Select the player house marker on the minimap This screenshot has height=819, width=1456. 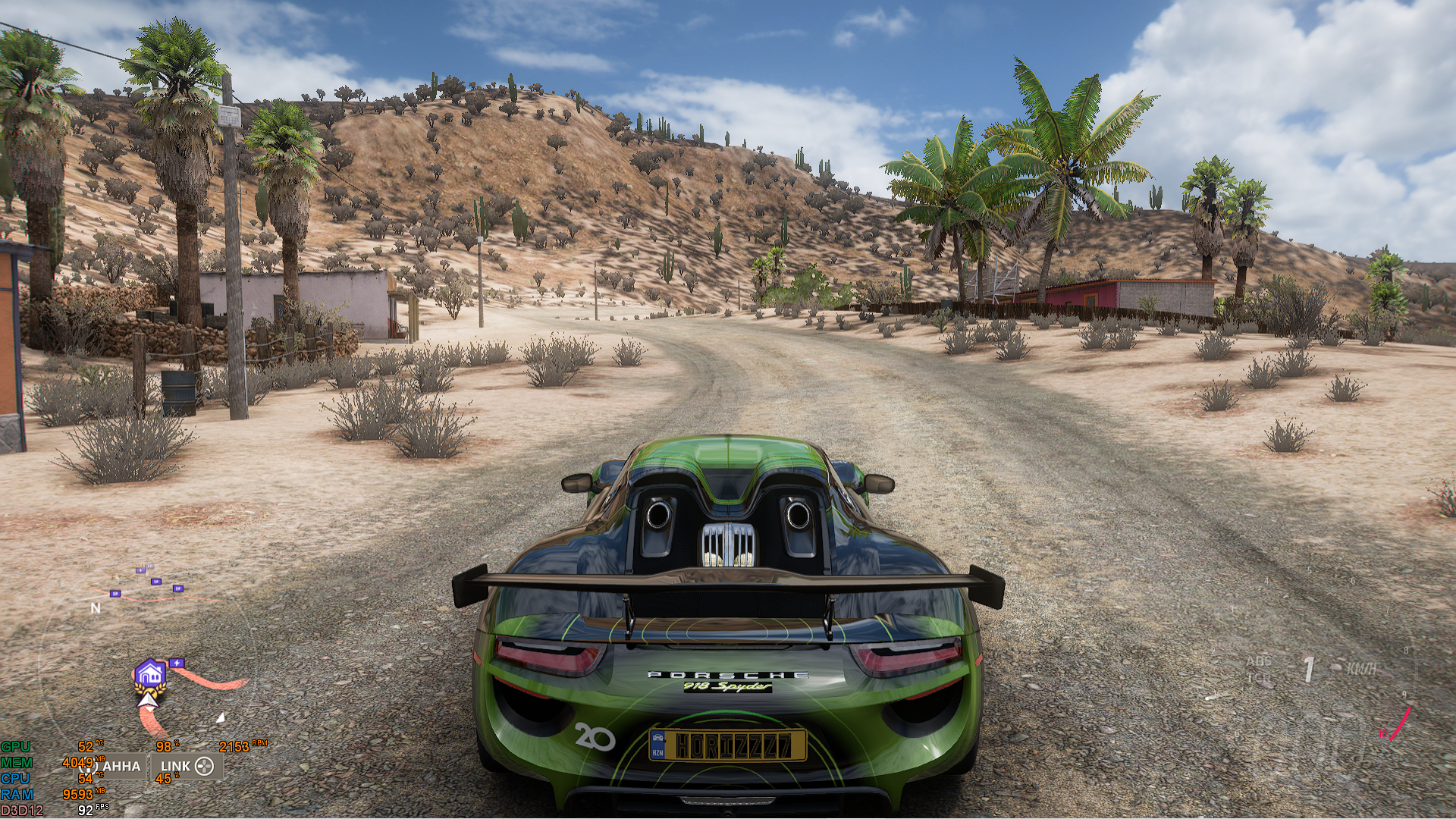pos(150,673)
